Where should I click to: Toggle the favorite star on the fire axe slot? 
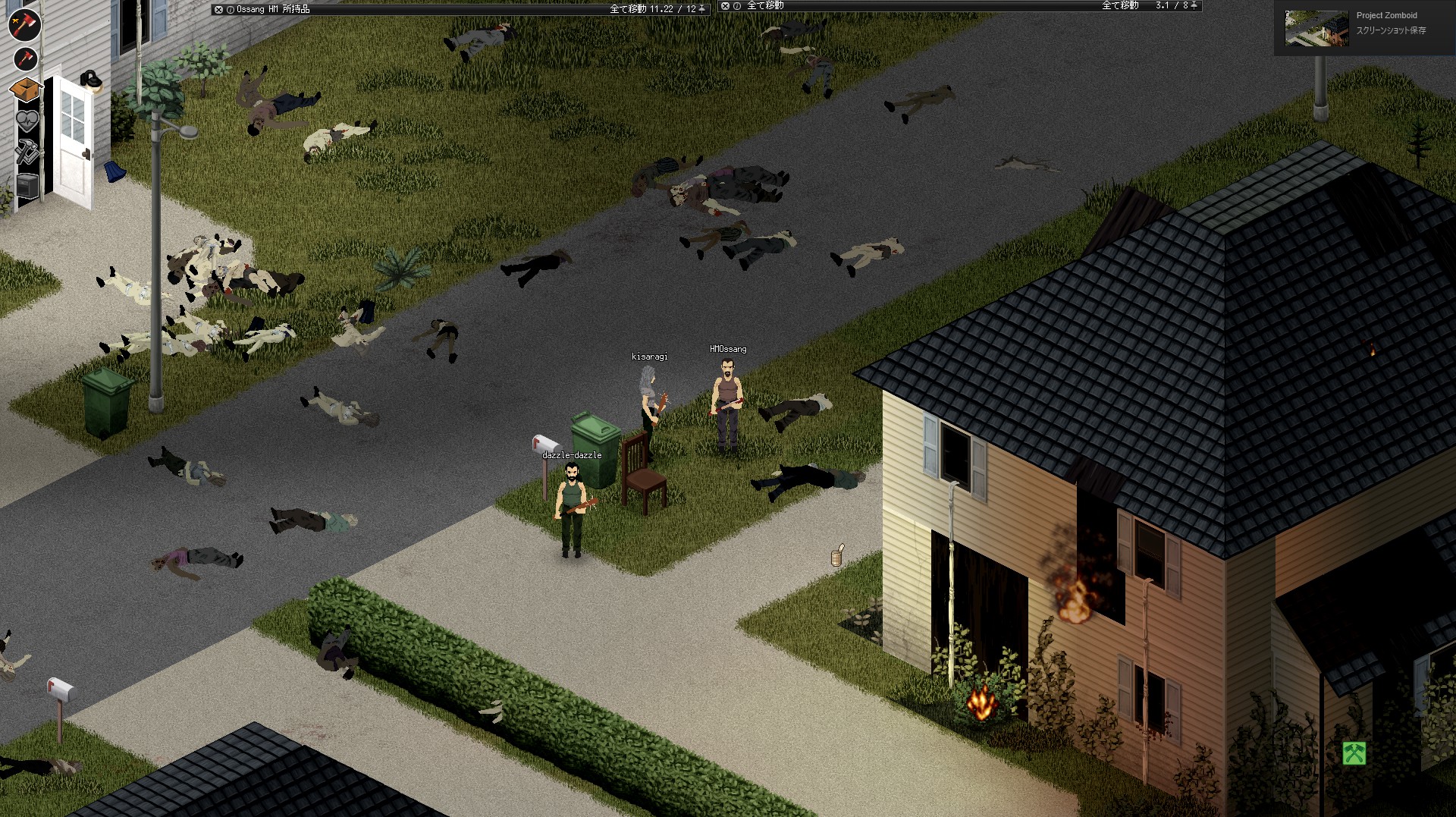pos(16,20)
